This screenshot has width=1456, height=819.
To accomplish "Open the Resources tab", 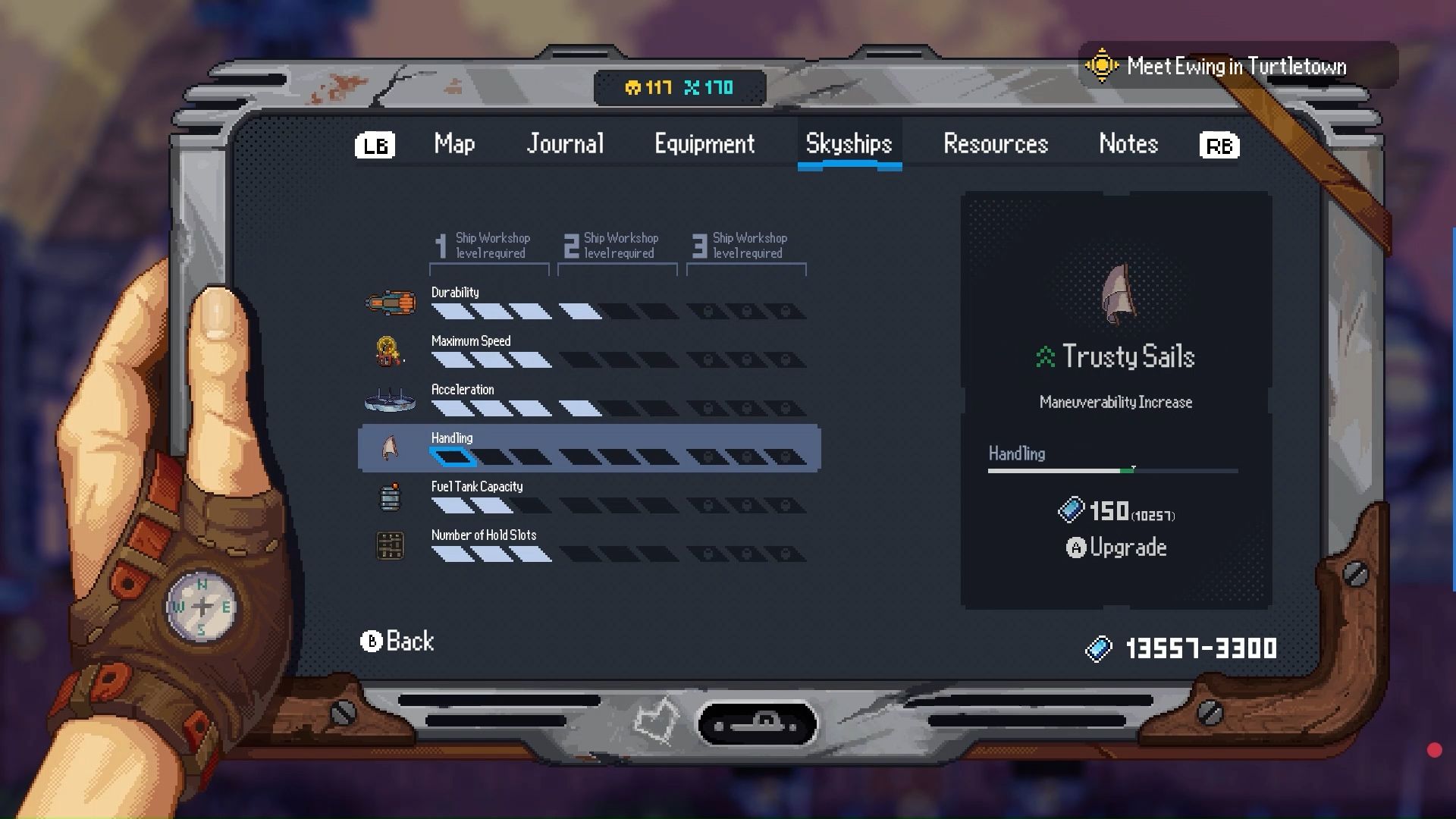I will coord(995,144).
